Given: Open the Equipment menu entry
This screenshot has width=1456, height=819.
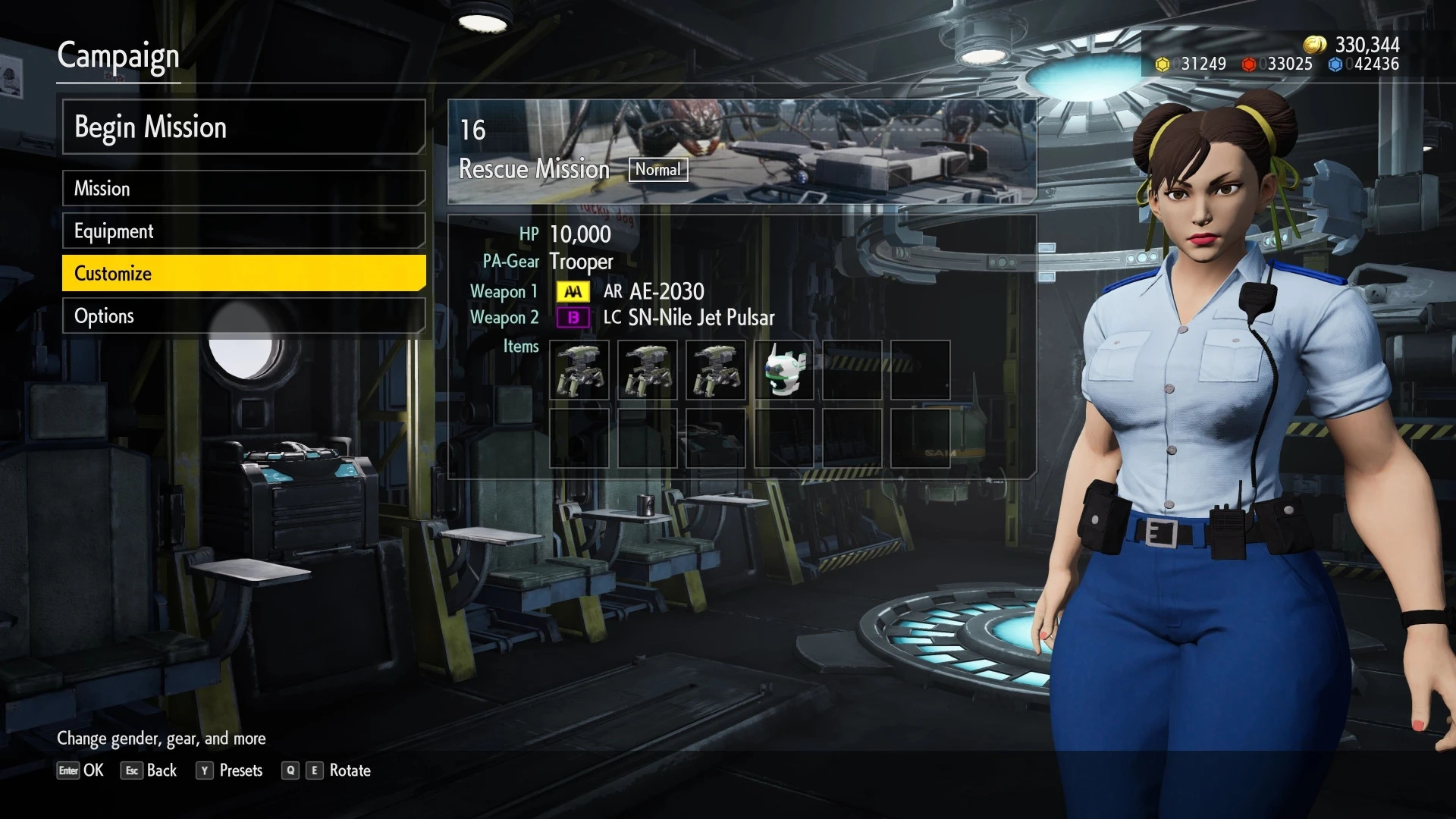Looking at the screenshot, I should click(243, 231).
